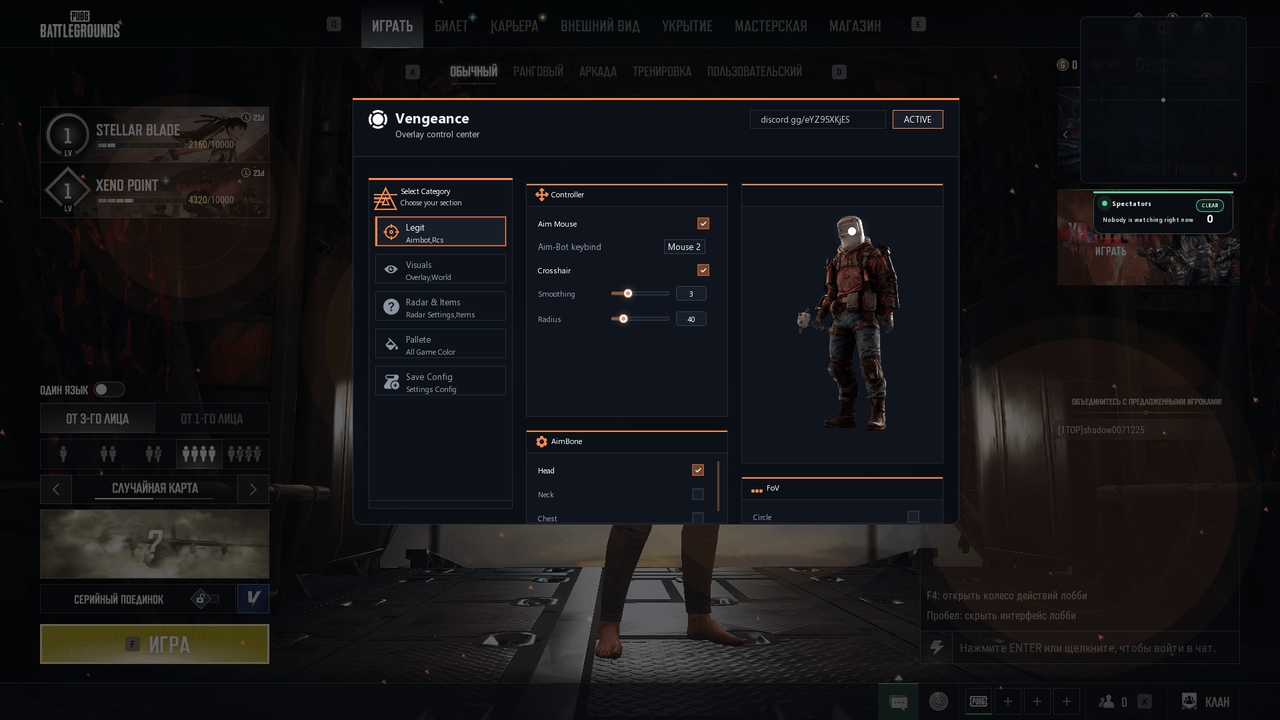
Task: Open the МАСТЕРСКАЯ tab
Action: coord(770,26)
